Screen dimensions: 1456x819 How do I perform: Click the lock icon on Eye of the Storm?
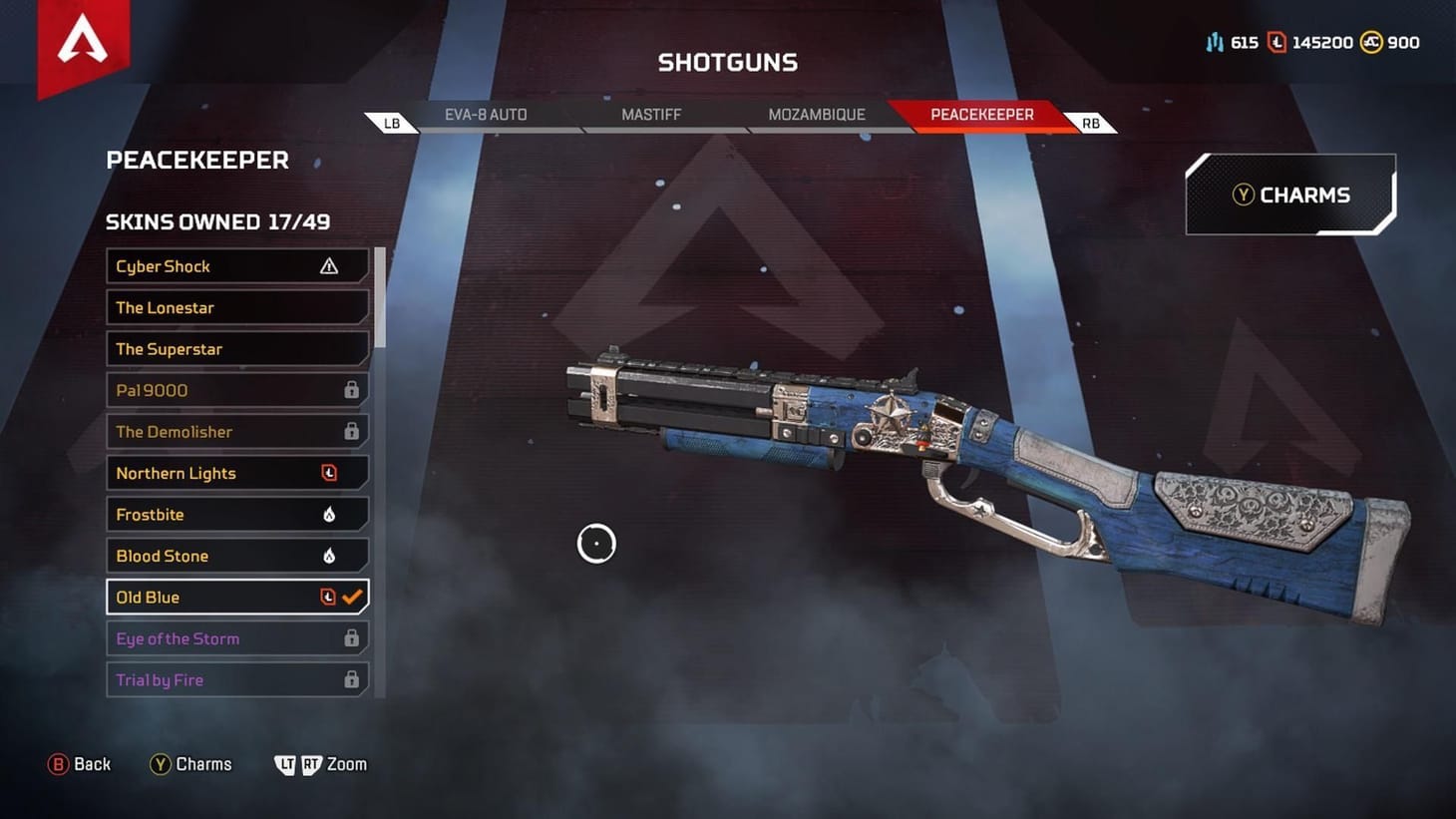coord(351,637)
